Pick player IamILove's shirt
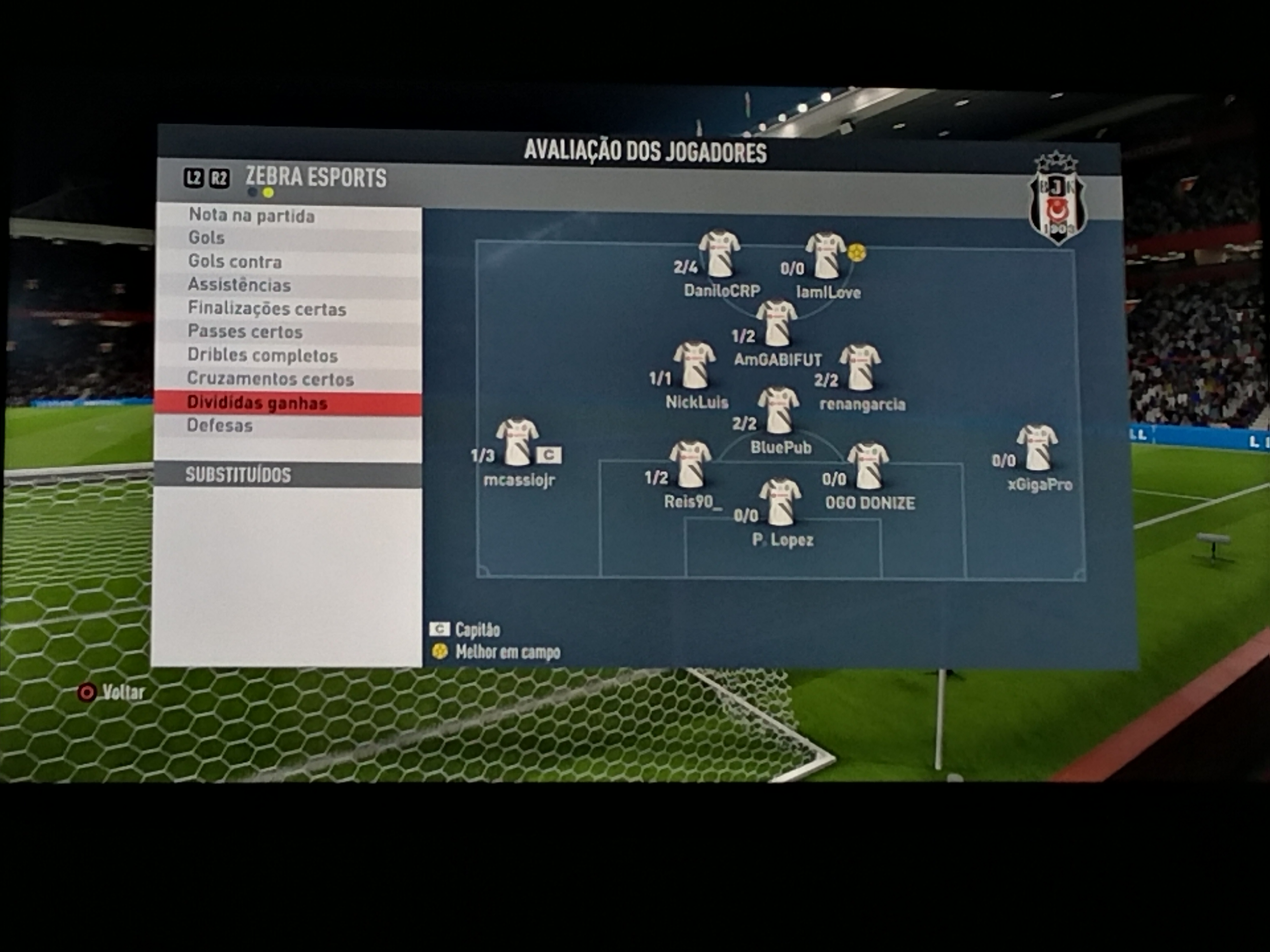Viewport: 1270px width, 952px height. [x=826, y=255]
